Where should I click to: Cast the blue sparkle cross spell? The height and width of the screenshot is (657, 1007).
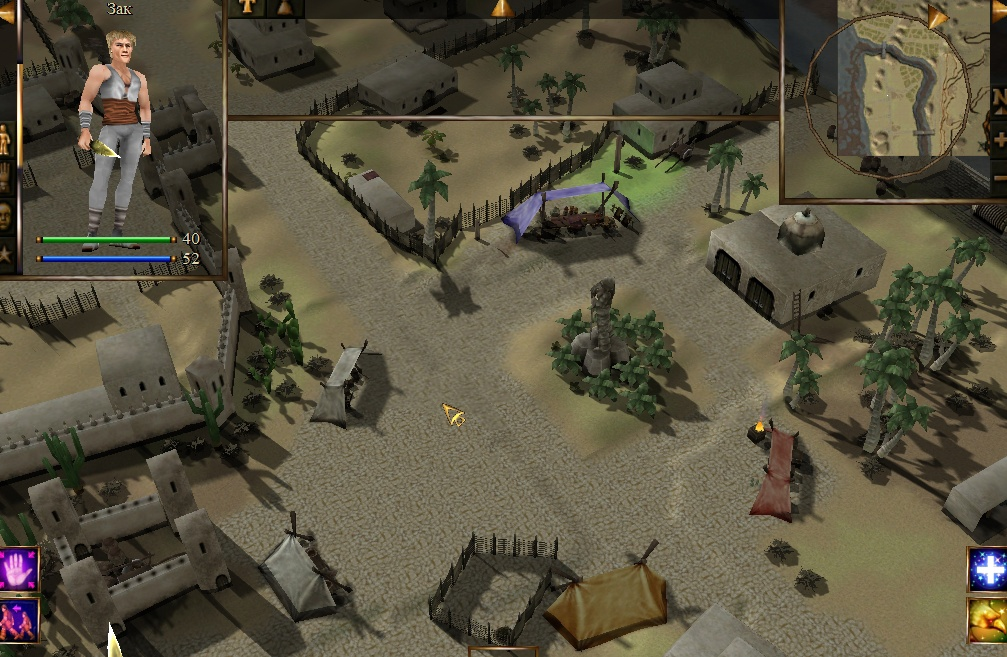pos(987,568)
